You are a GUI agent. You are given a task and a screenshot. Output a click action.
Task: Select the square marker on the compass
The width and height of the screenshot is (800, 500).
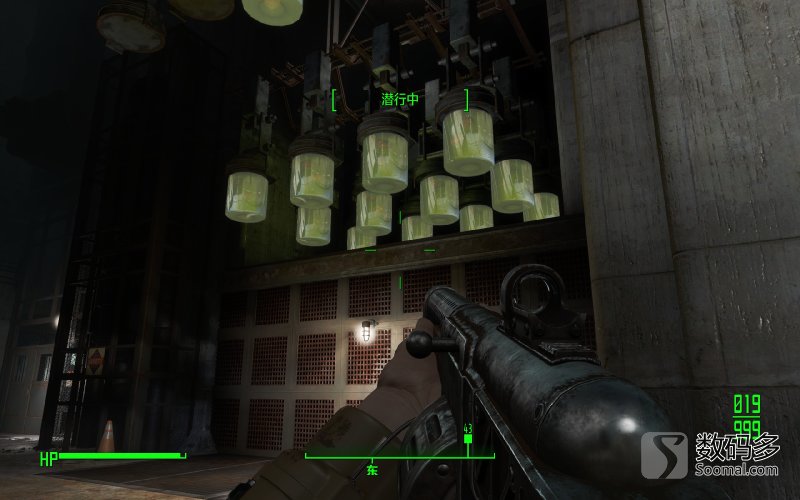click(467, 439)
